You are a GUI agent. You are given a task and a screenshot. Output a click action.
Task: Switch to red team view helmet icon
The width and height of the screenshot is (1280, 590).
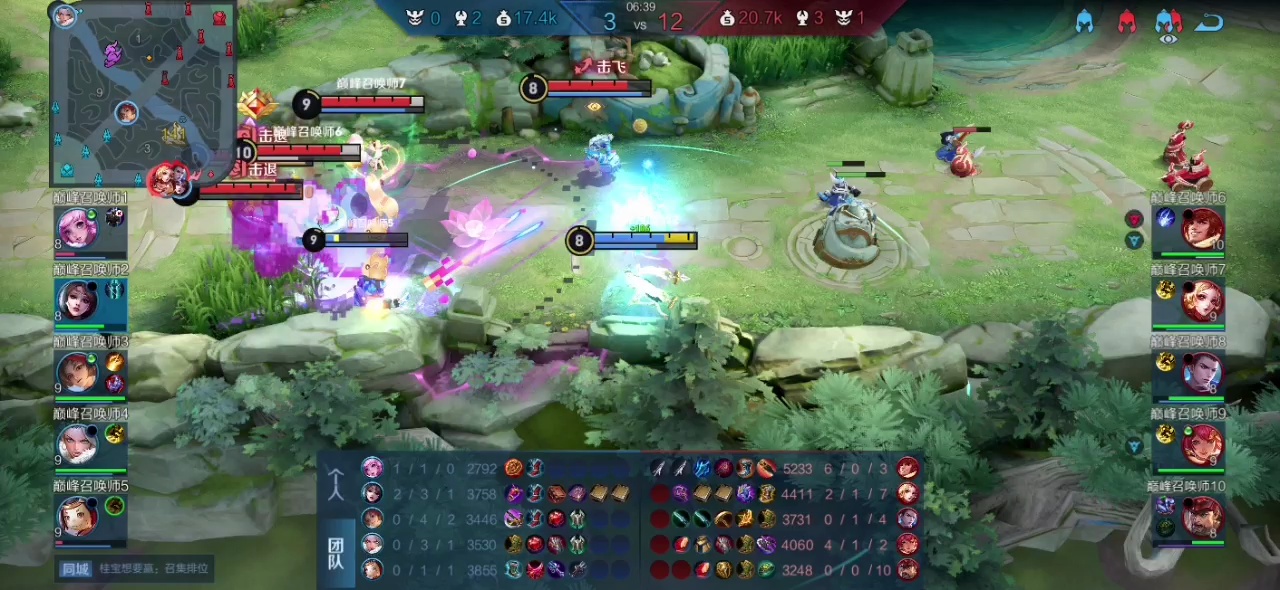click(x=1126, y=22)
